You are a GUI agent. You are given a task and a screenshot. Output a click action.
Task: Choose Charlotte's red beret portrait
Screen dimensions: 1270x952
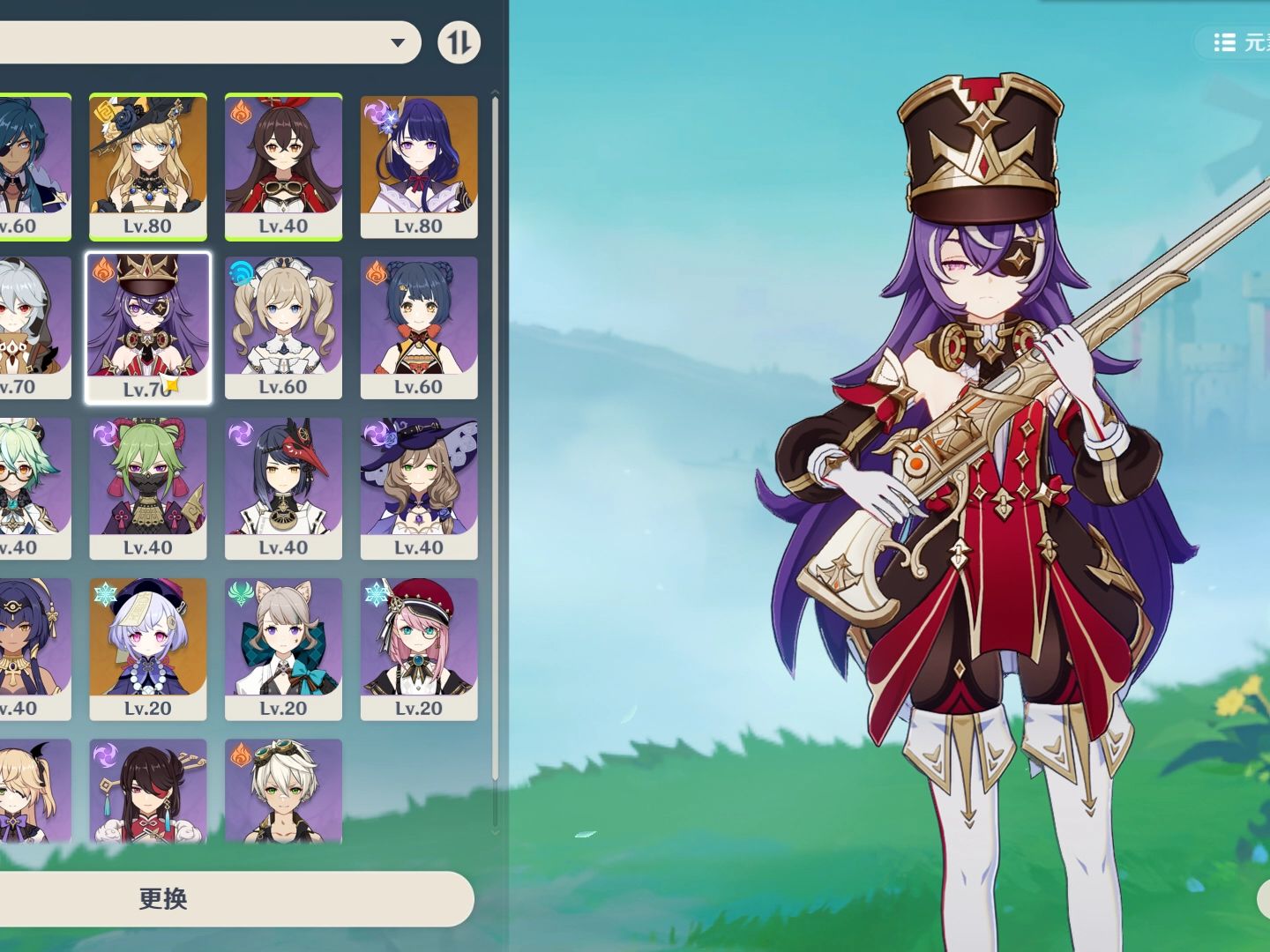pos(419,649)
